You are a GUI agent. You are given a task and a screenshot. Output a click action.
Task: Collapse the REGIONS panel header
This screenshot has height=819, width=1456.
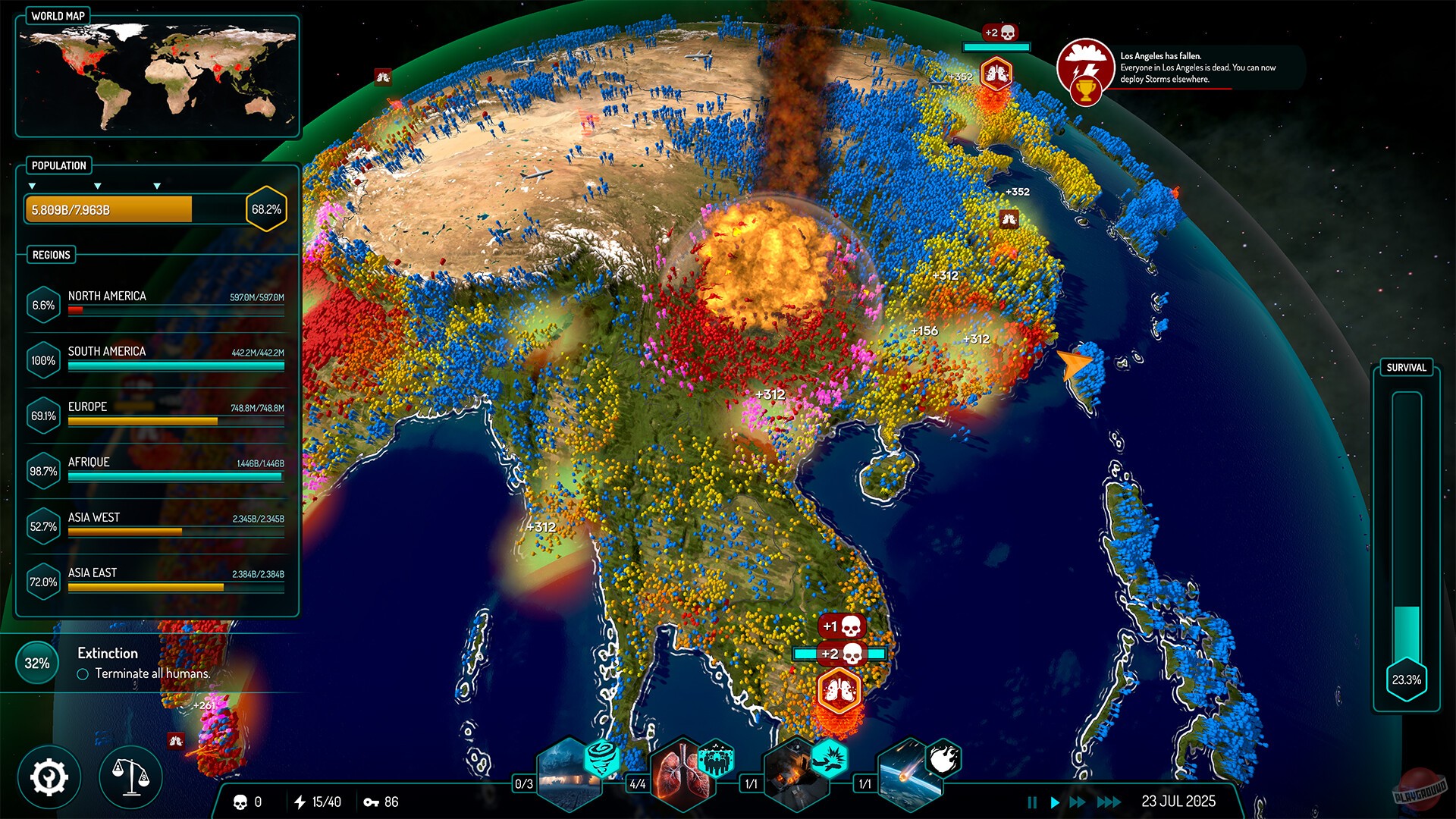point(50,255)
